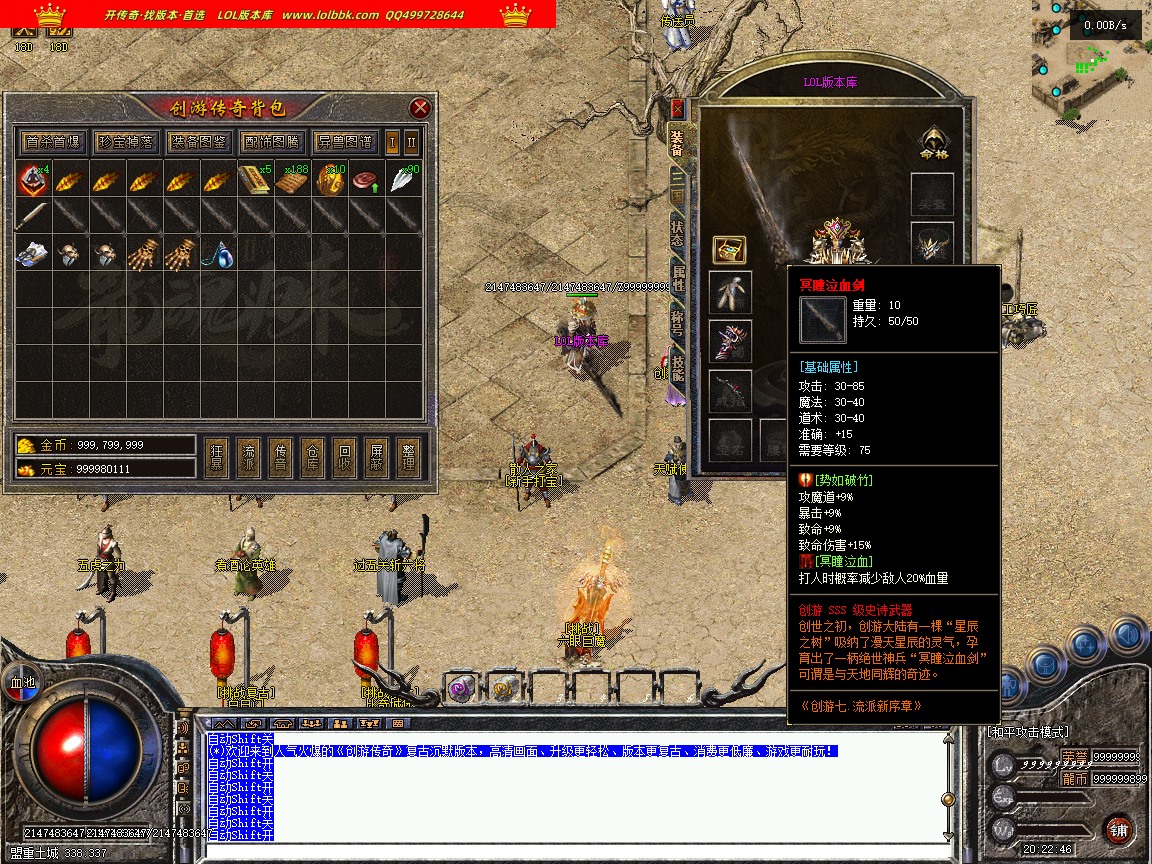Open the 装备图鉴 catalog

(x=198, y=141)
